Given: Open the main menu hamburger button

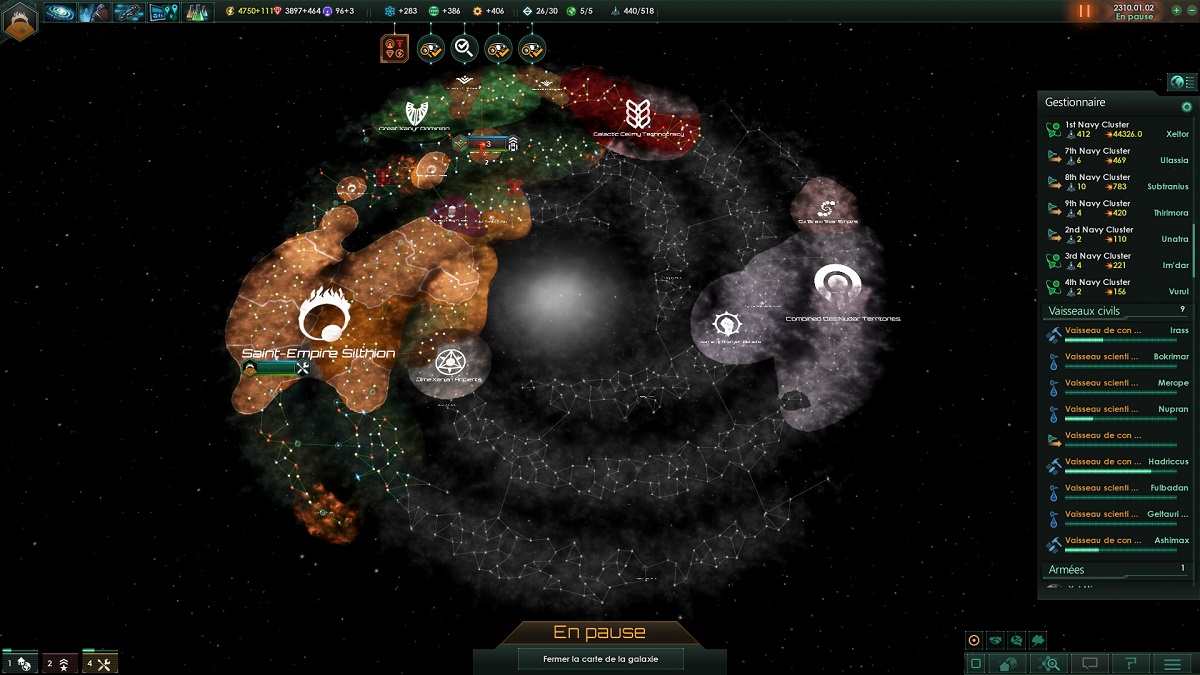Looking at the screenshot, I should [1172, 663].
